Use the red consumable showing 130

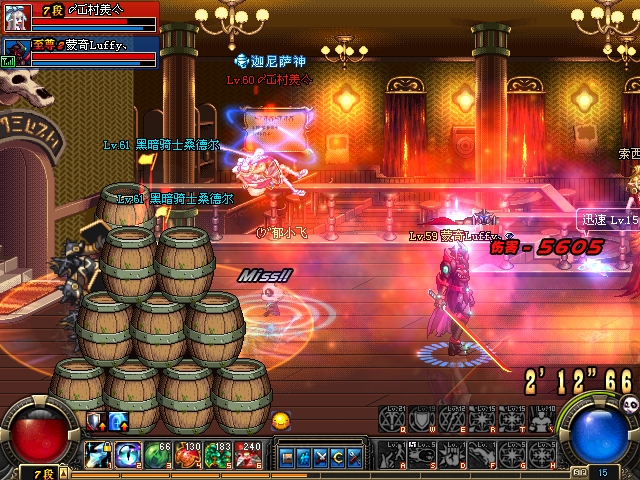(189, 455)
